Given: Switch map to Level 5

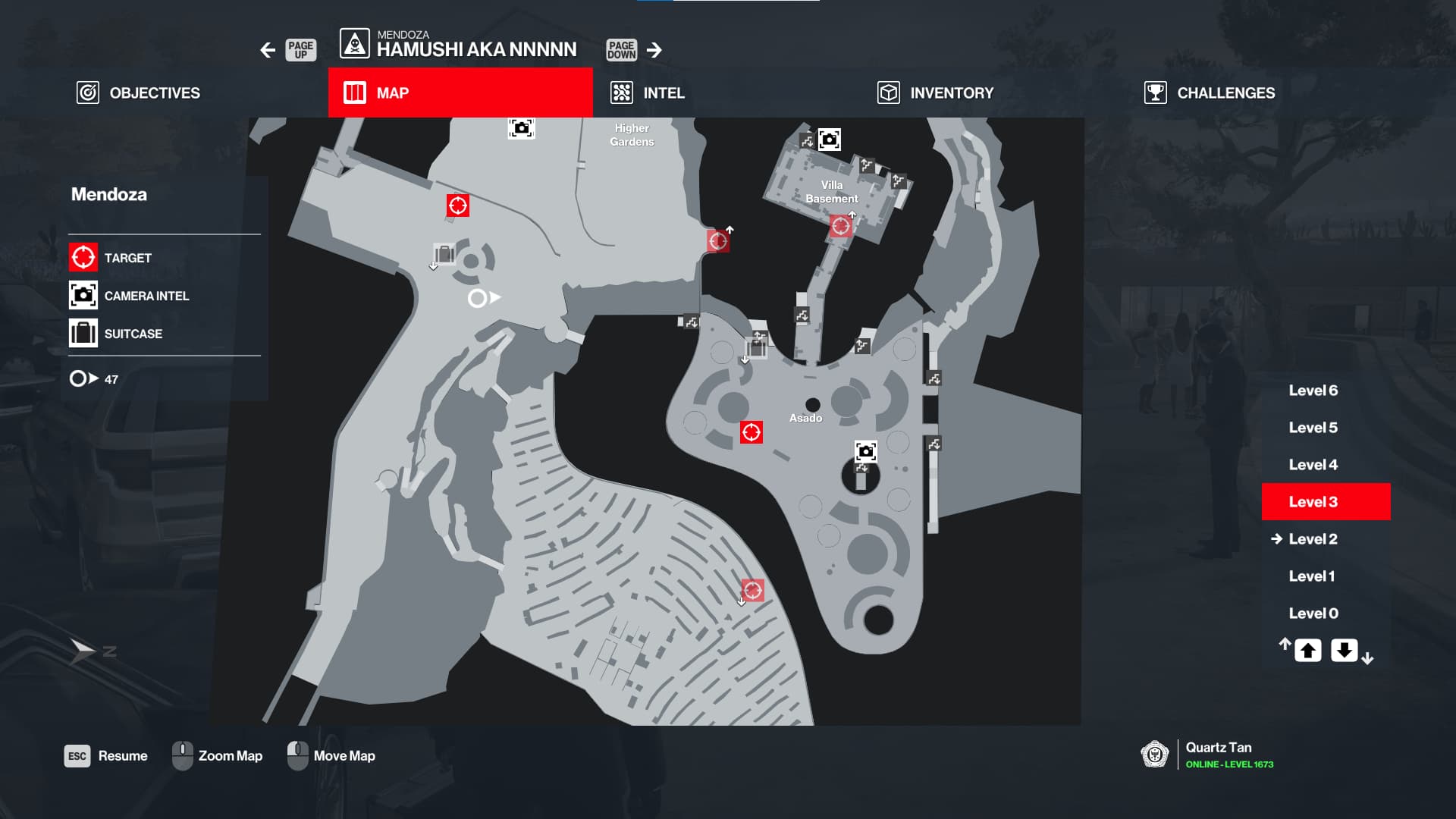Looking at the screenshot, I should coord(1313,428).
